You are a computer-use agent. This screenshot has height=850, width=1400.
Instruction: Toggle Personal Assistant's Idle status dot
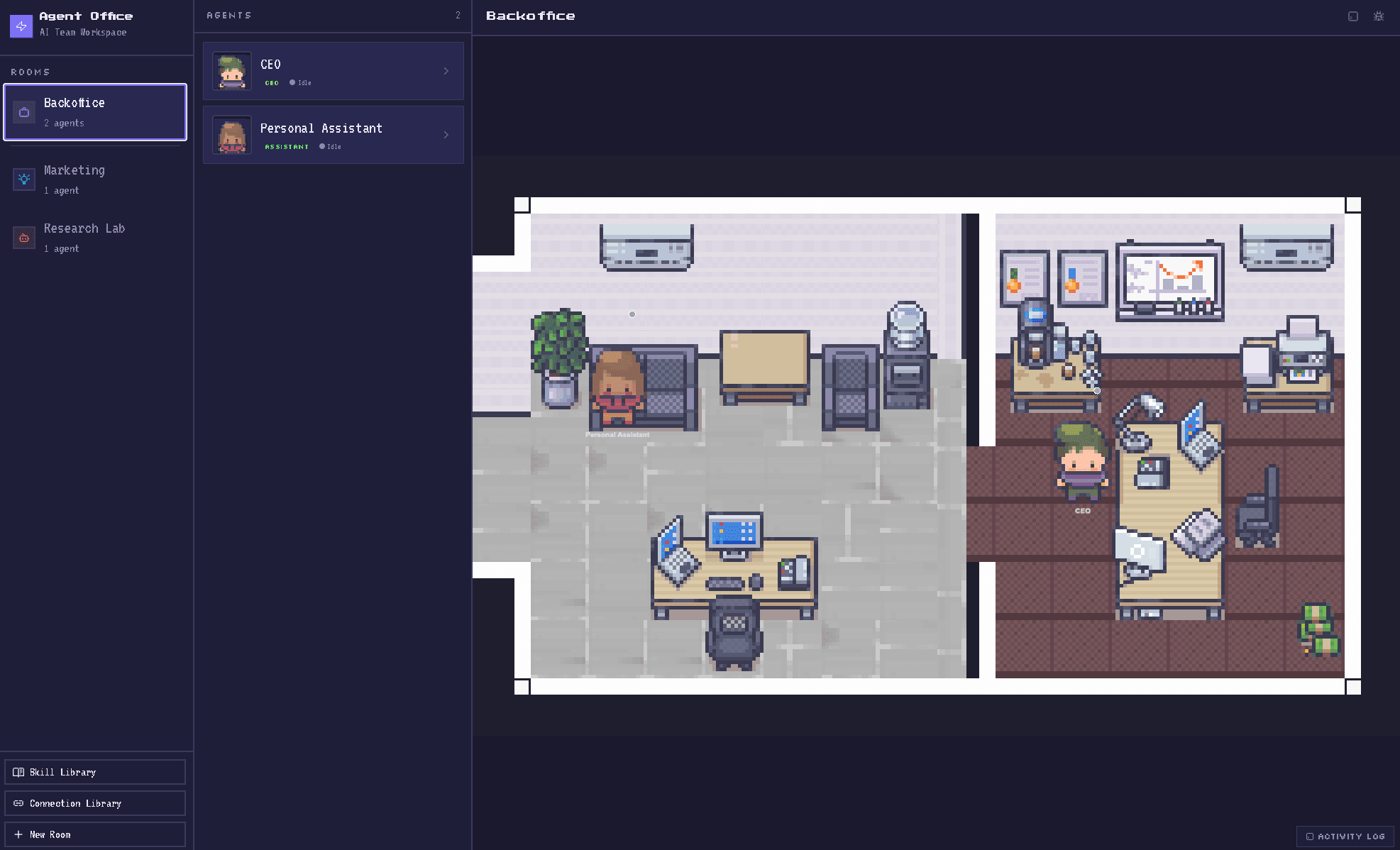(322, 146)
